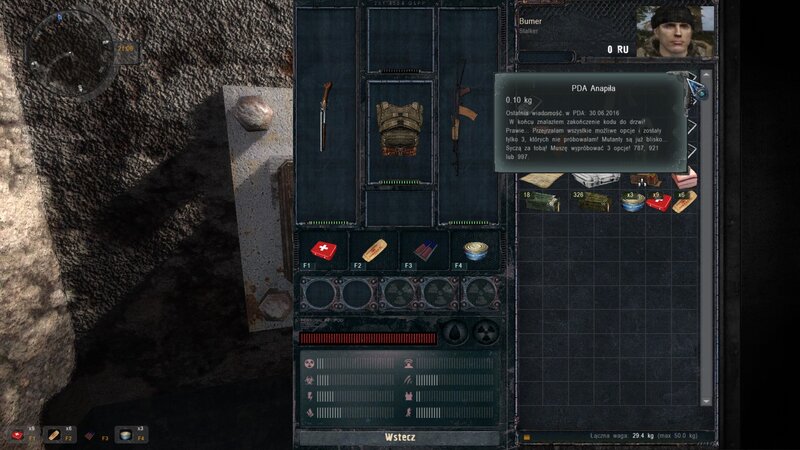Select the 18-round ammo box in inventory
This screenshot has height=450, width=800.
click(540, 201)
